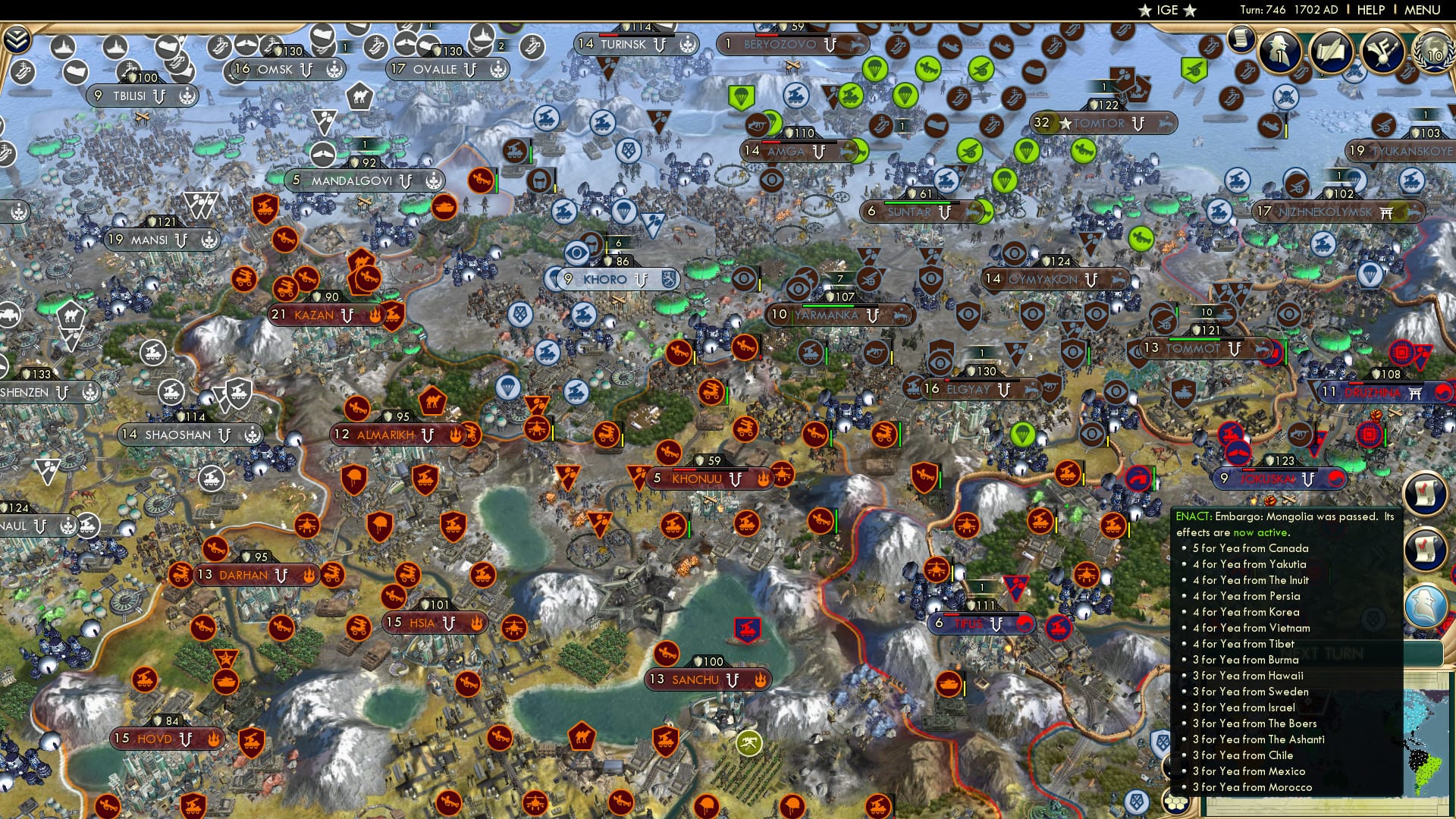Click the star icon on Tomtor's banner

1066,123
